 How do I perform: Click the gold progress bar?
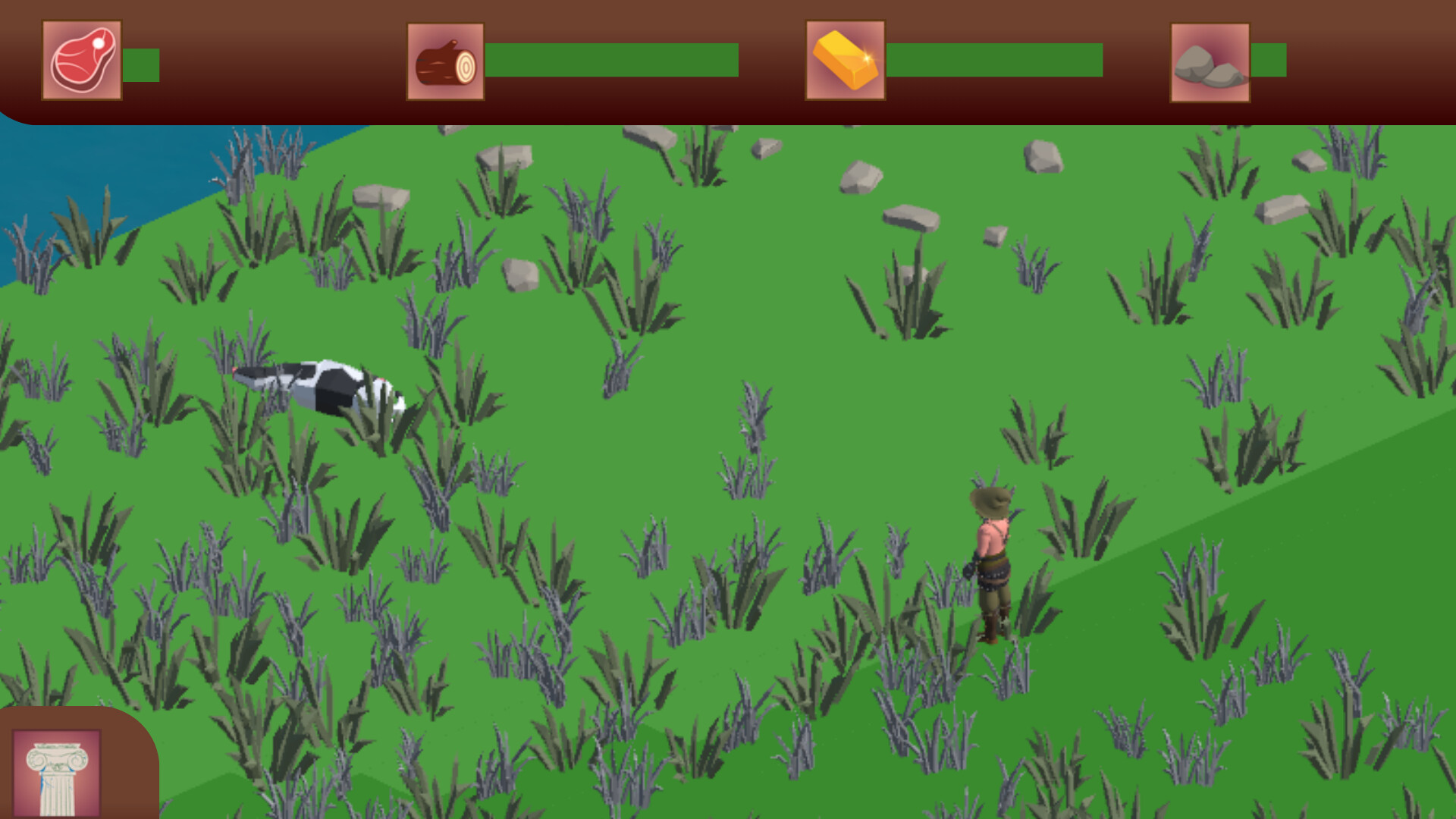993,61
